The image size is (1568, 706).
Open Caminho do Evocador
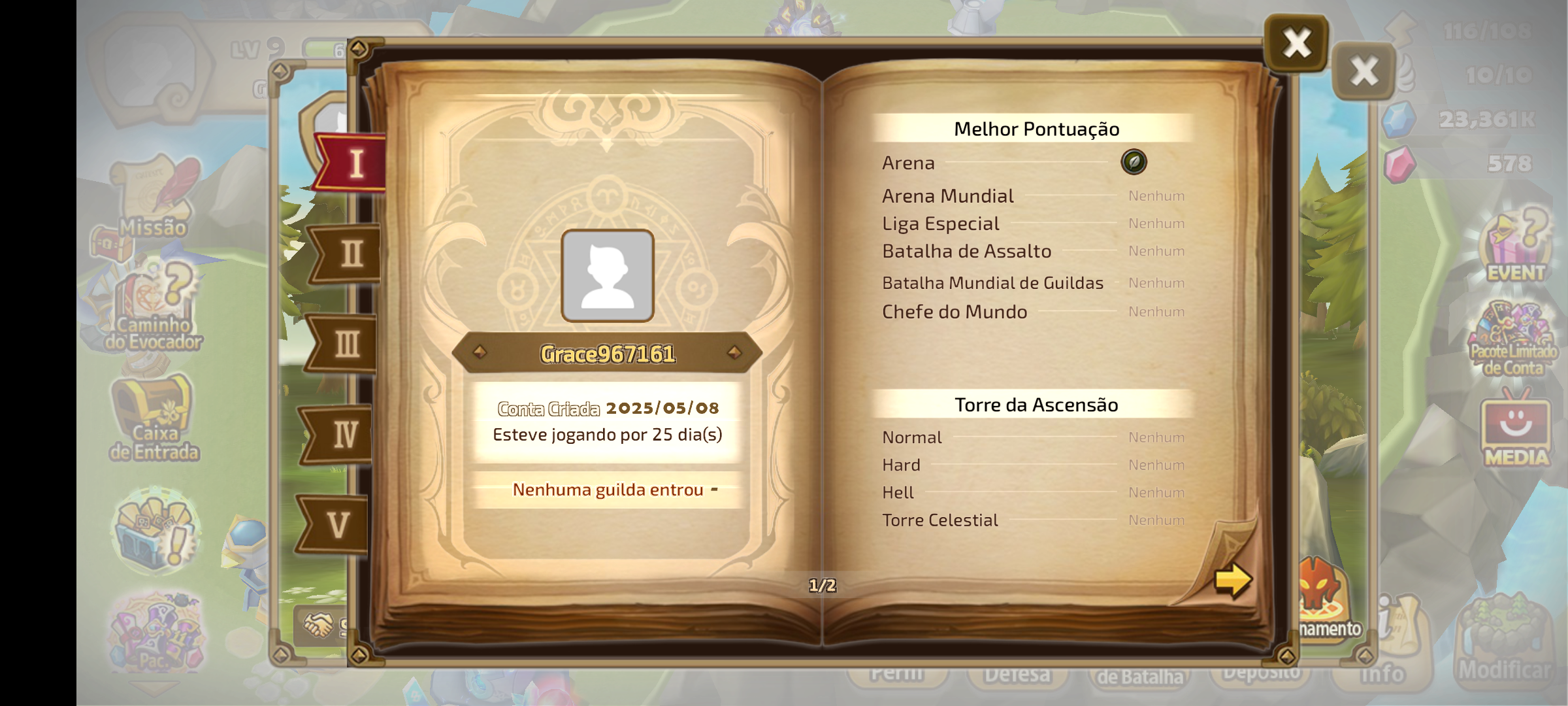point(154,307)
